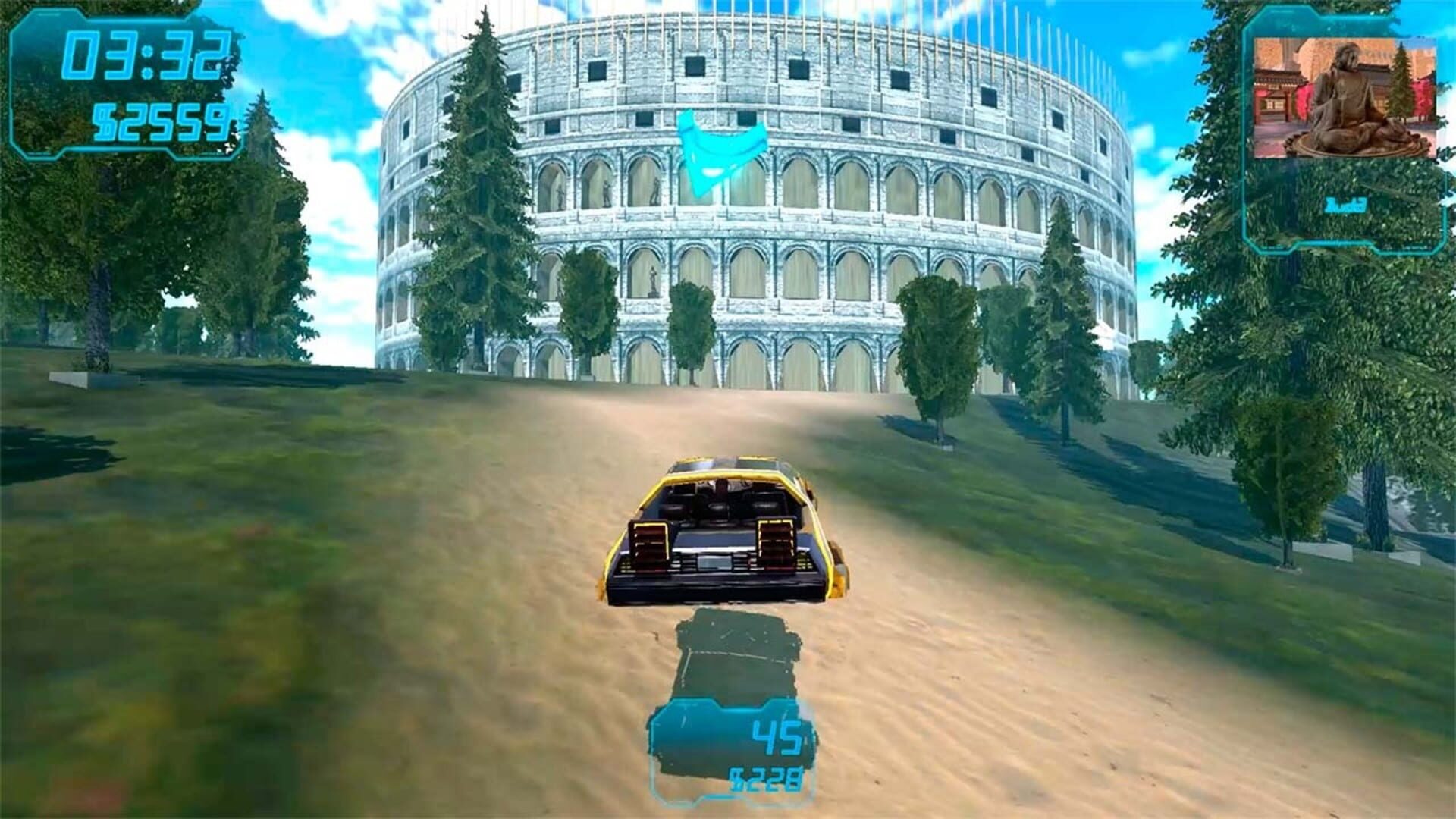Click the yellow taxi car
Viewport: 1456px width, 819px height.
(x=724, y=531)
